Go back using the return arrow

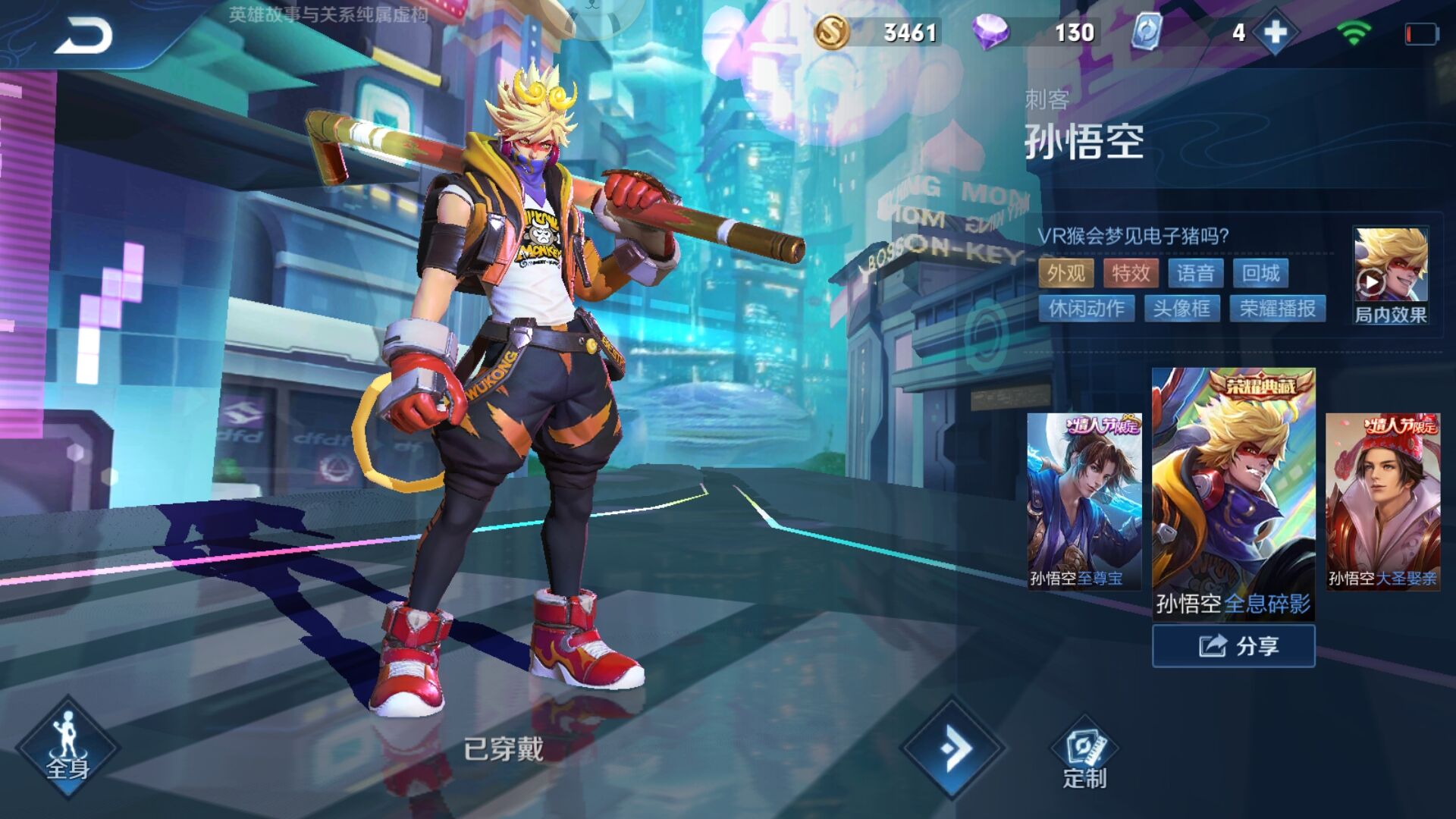coord(83,36)
